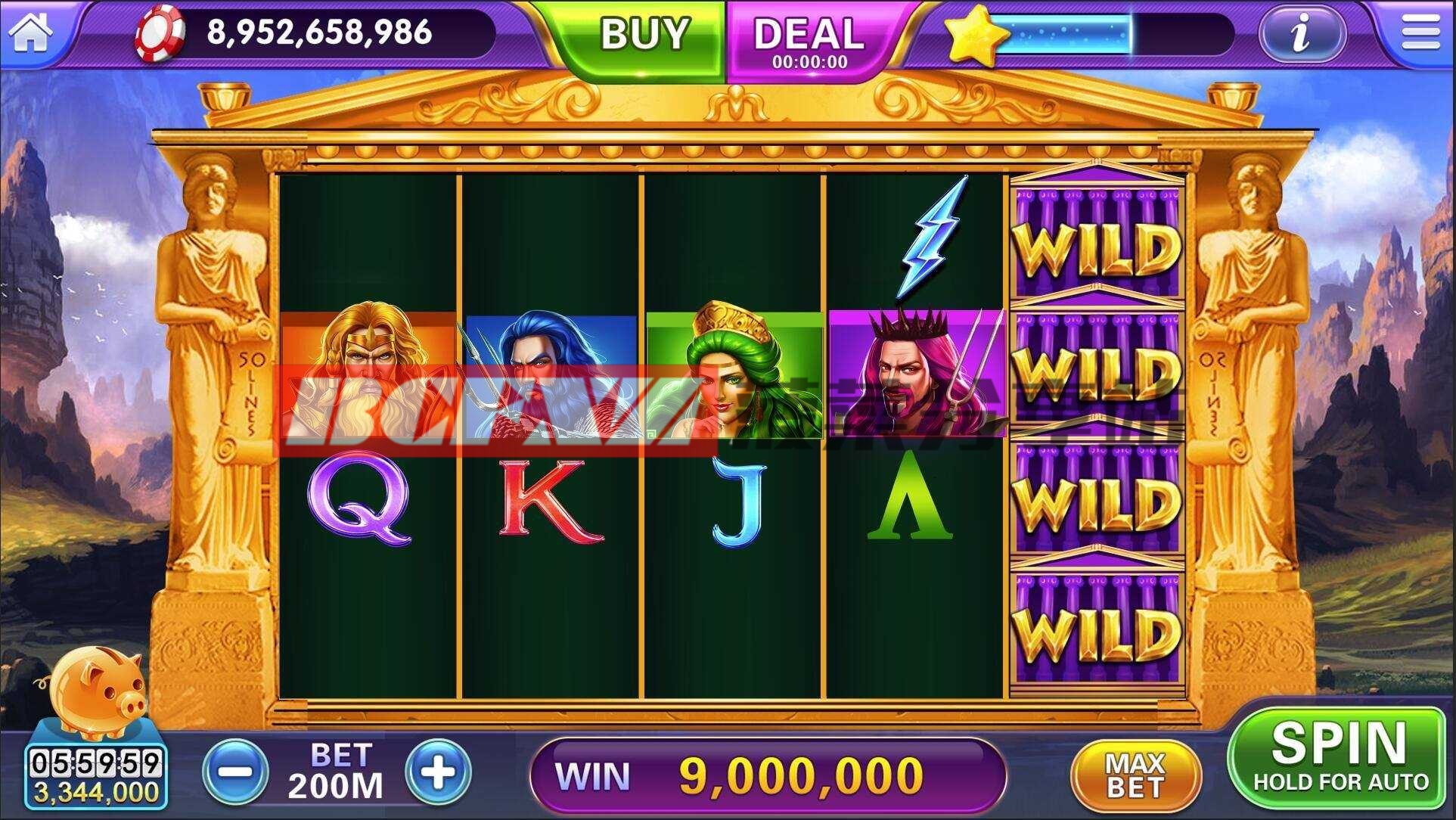Click the gold star level icon
The width and height of the screenshot is (1456, 820).
[x=975, y=34]
